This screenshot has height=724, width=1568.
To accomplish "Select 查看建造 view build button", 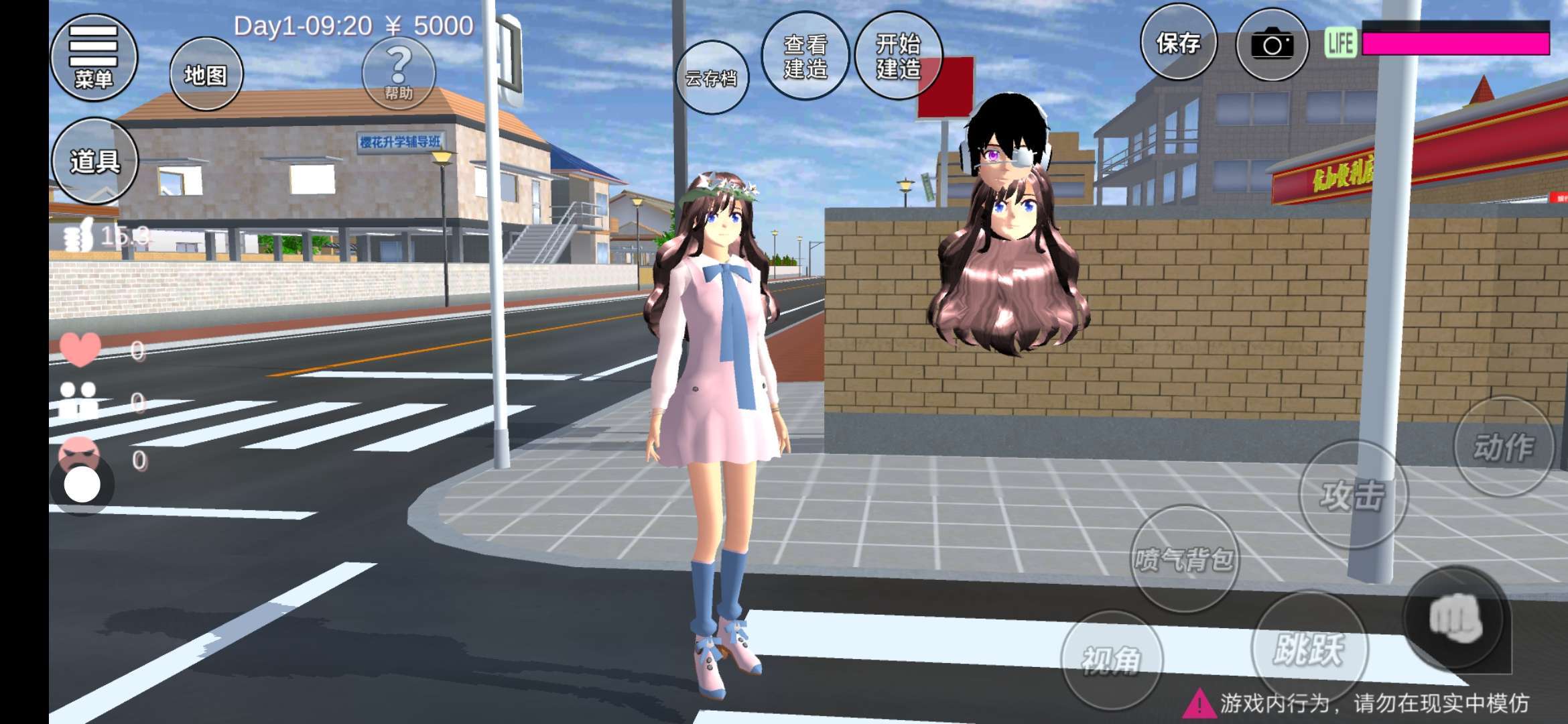I will pos(805,57).
